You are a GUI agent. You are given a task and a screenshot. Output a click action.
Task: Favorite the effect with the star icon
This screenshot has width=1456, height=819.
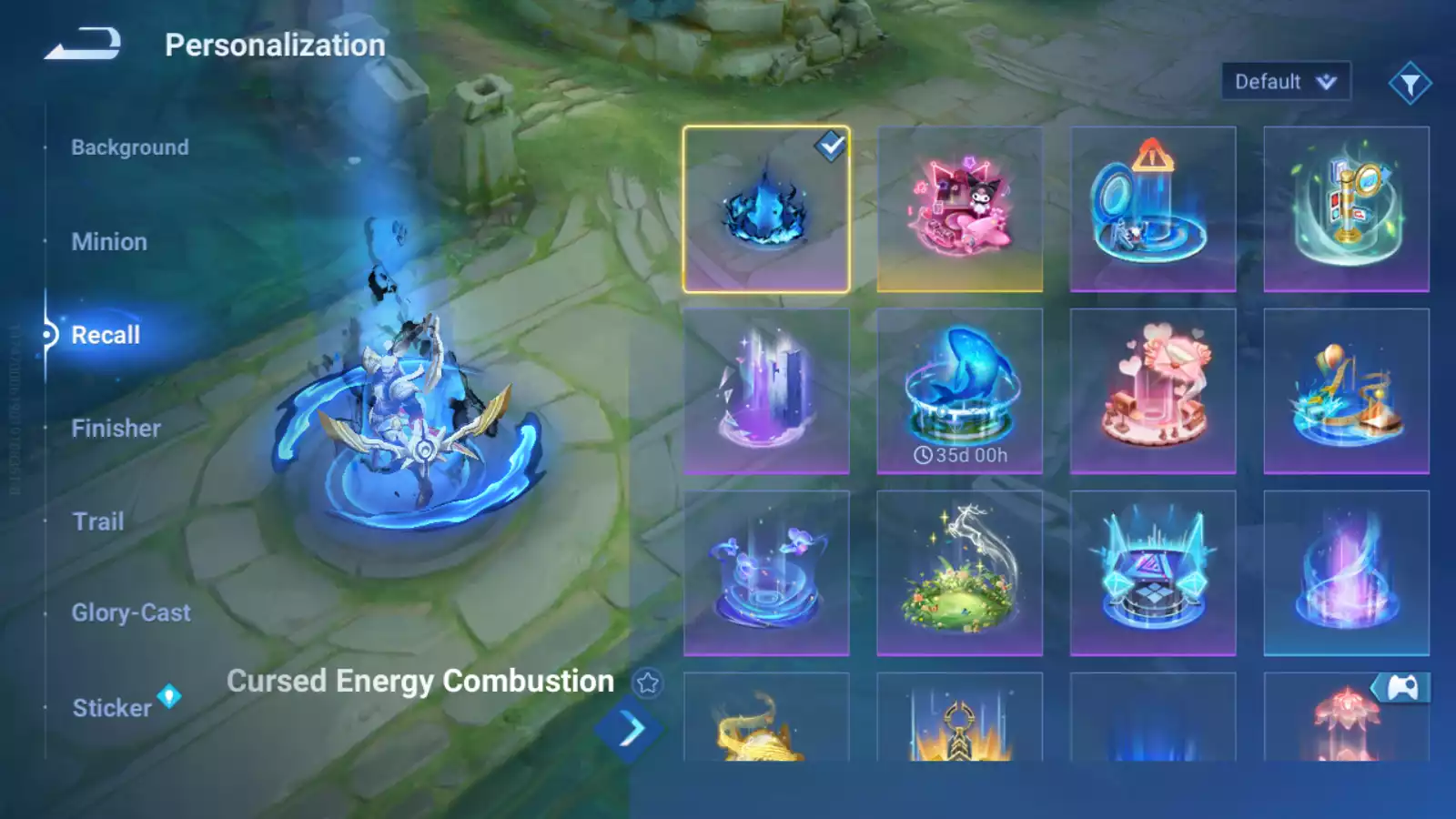[x=648, y=682]
